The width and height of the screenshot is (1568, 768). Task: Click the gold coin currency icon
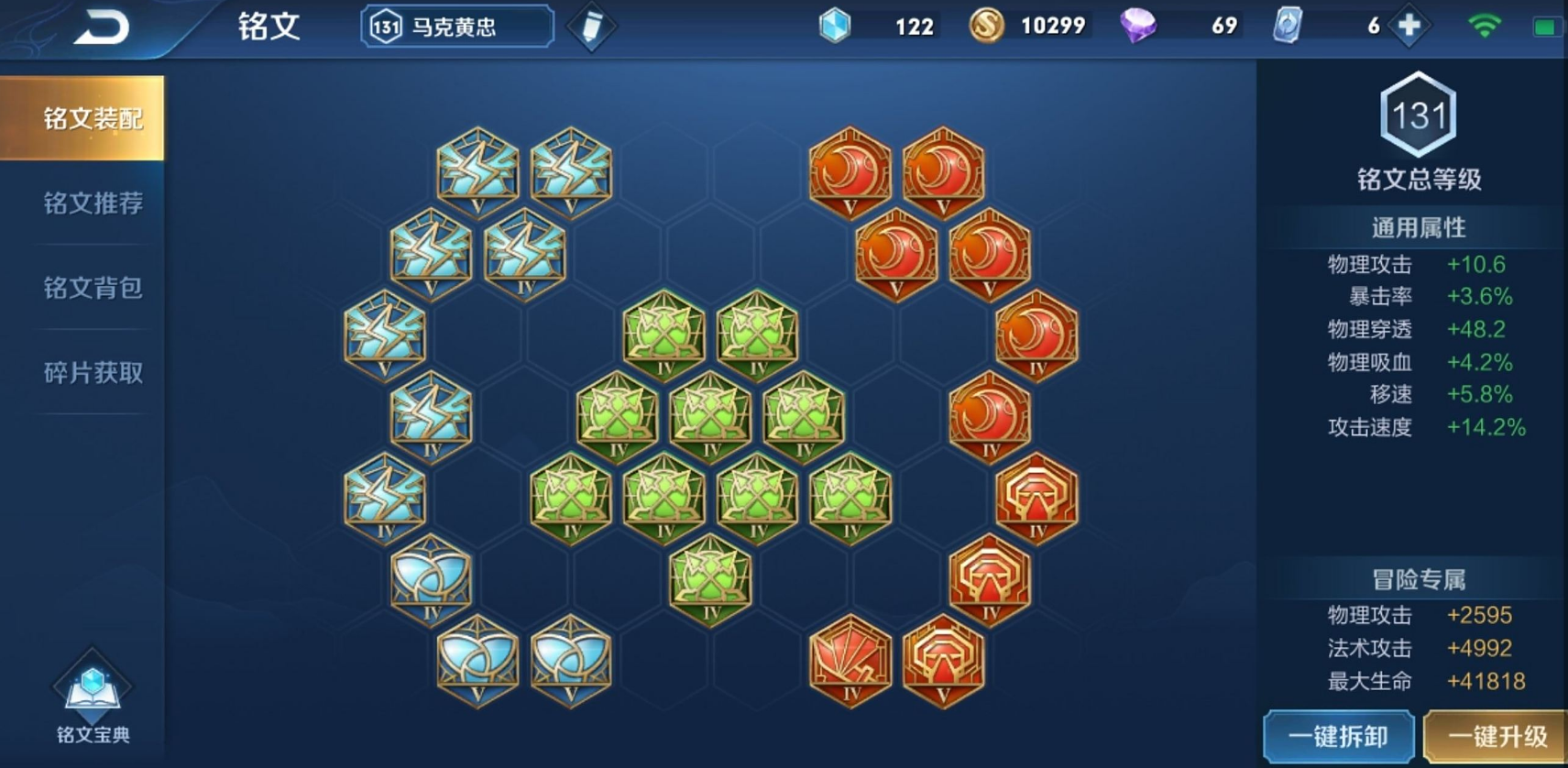click(986, 26)
